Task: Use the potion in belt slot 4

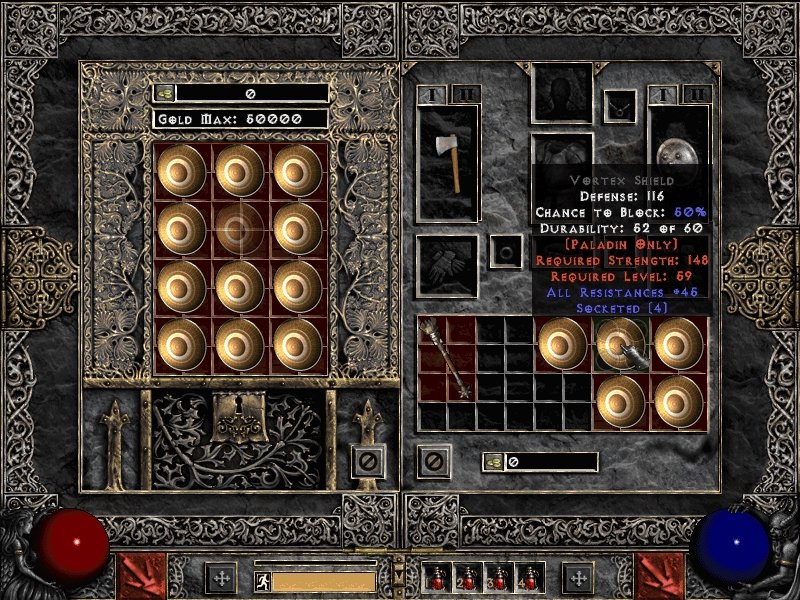Action: [x=529, y=578]
